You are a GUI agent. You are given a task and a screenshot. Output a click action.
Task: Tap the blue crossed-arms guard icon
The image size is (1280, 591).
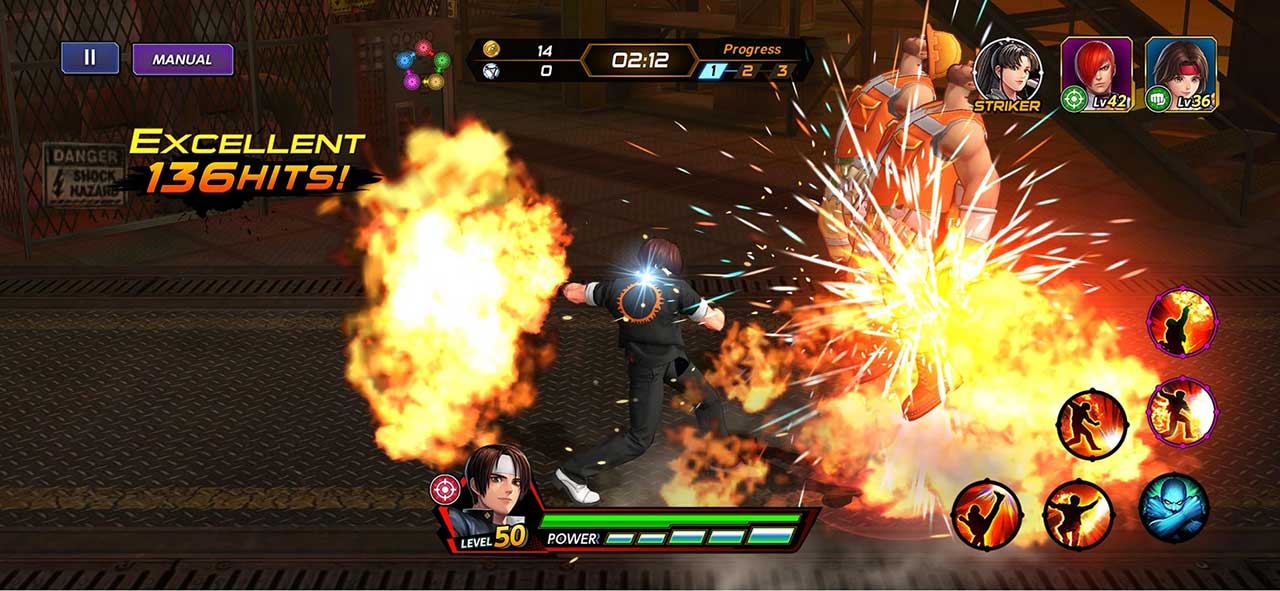point(1173,508)
